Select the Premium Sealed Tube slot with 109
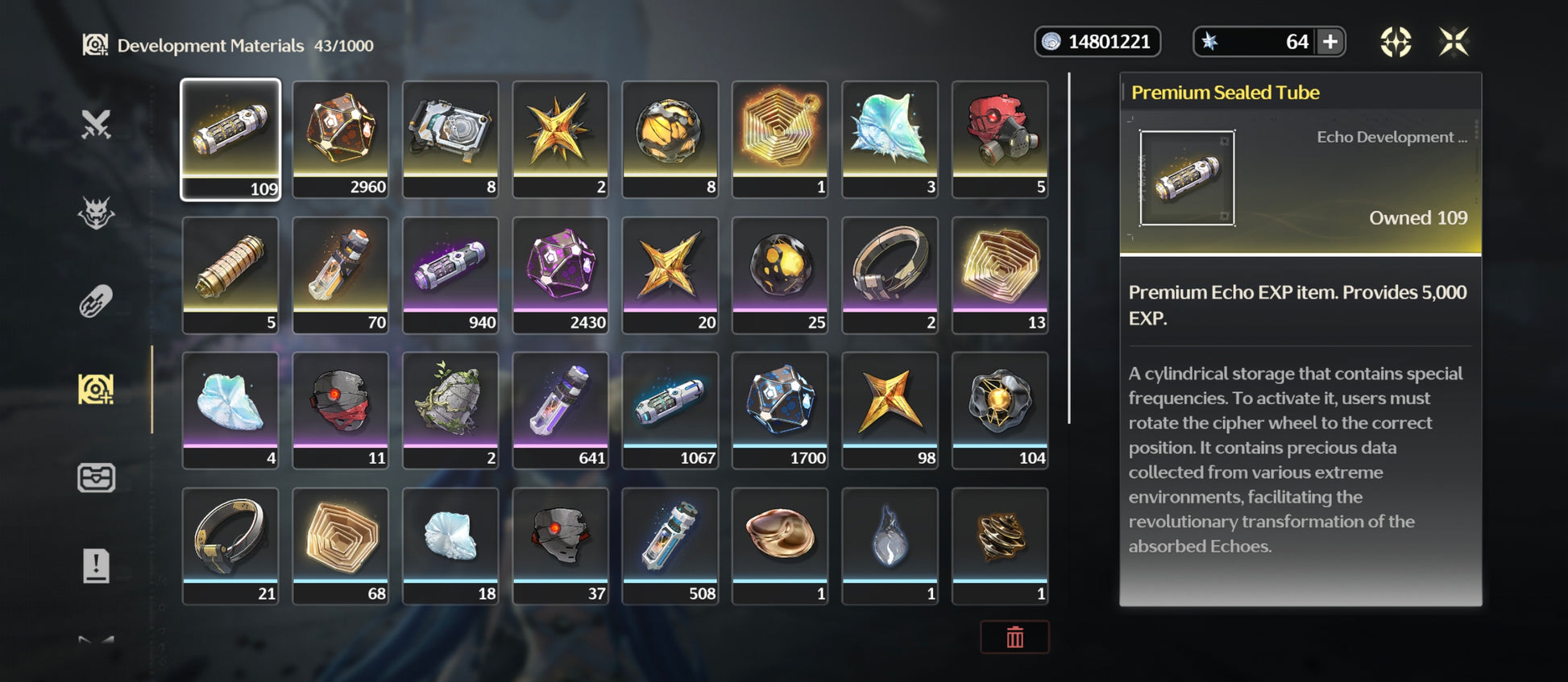 [x=230, y=138]
